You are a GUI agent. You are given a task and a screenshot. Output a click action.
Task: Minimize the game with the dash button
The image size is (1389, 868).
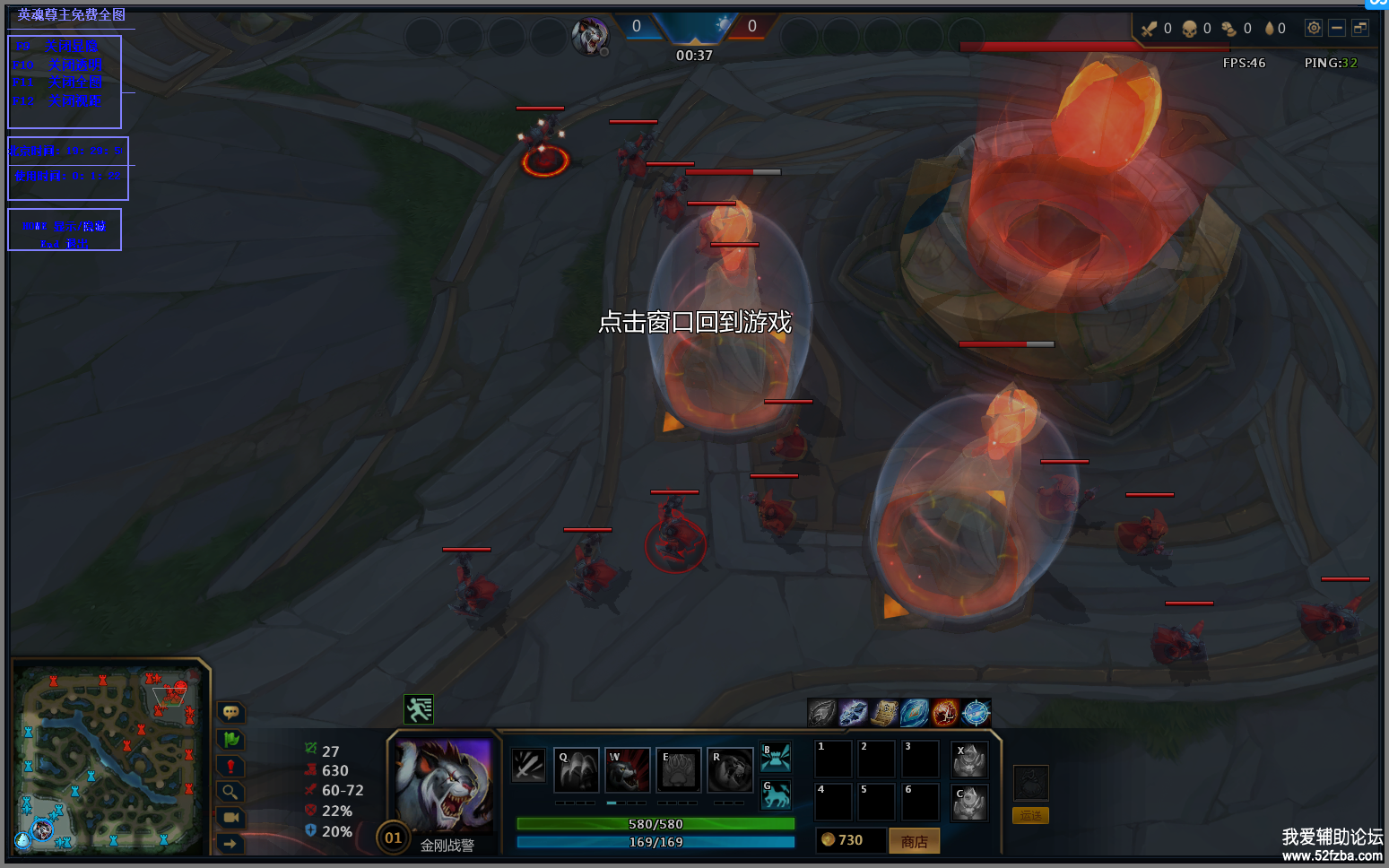coord(1337,28)
